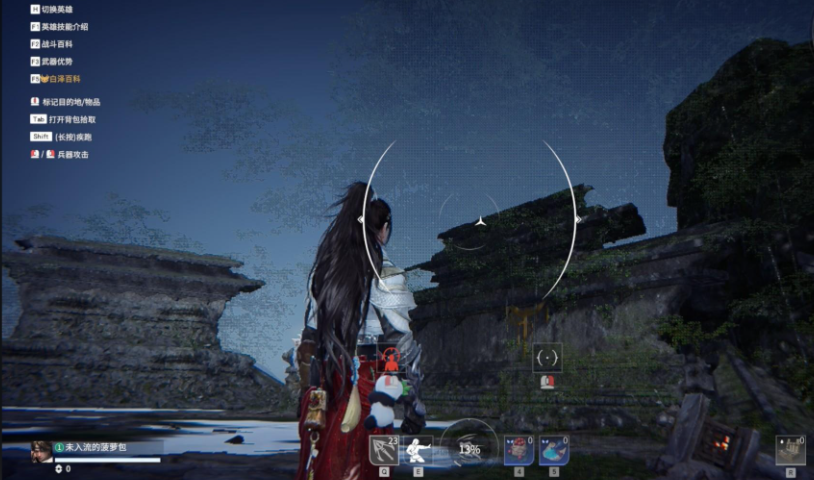Screen dimensions: 814x480
Task: Select the grappling hook slot
Action: coord(384,450)
